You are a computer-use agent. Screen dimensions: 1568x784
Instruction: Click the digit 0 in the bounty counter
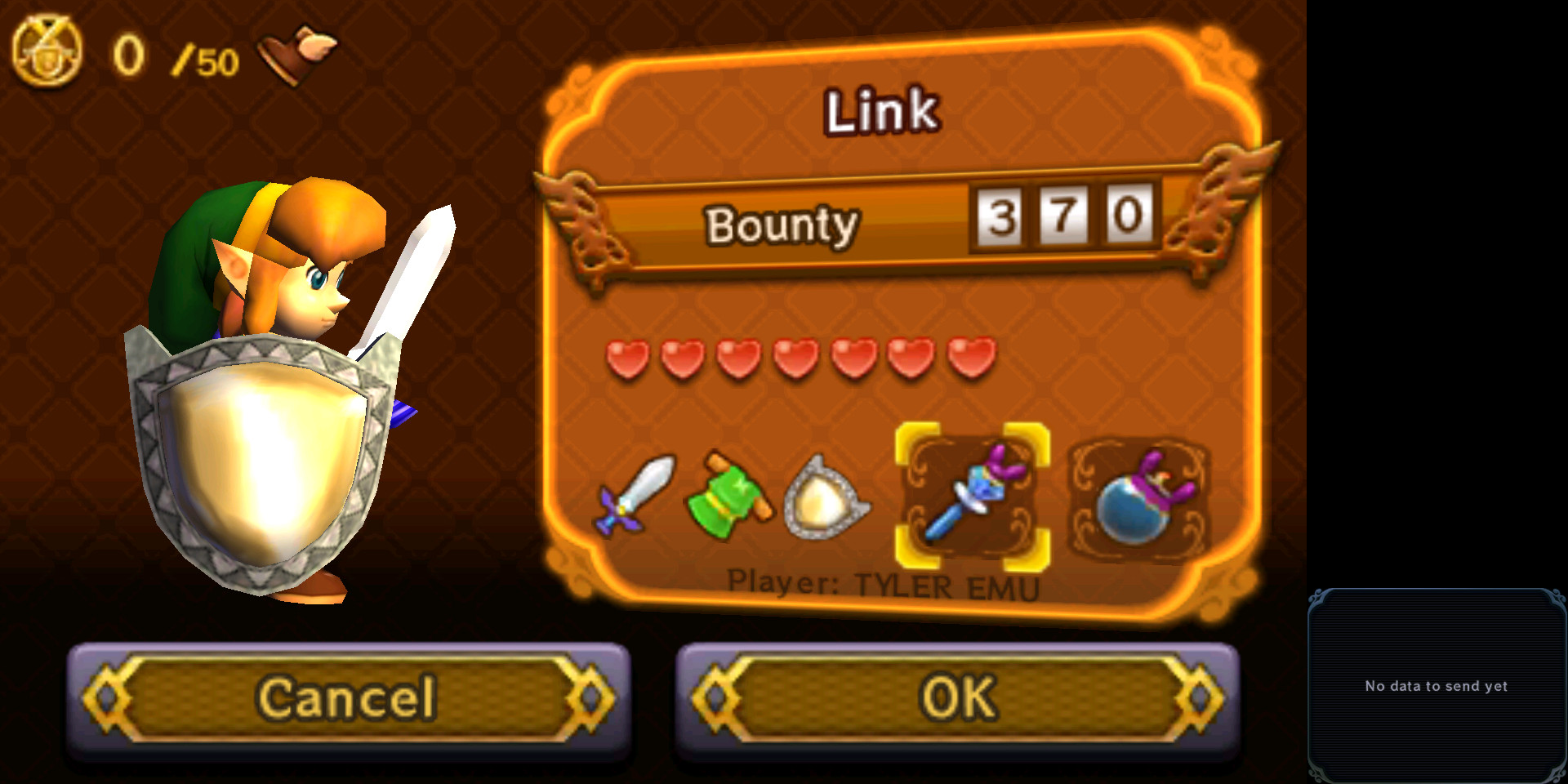tap(1129, 216)
